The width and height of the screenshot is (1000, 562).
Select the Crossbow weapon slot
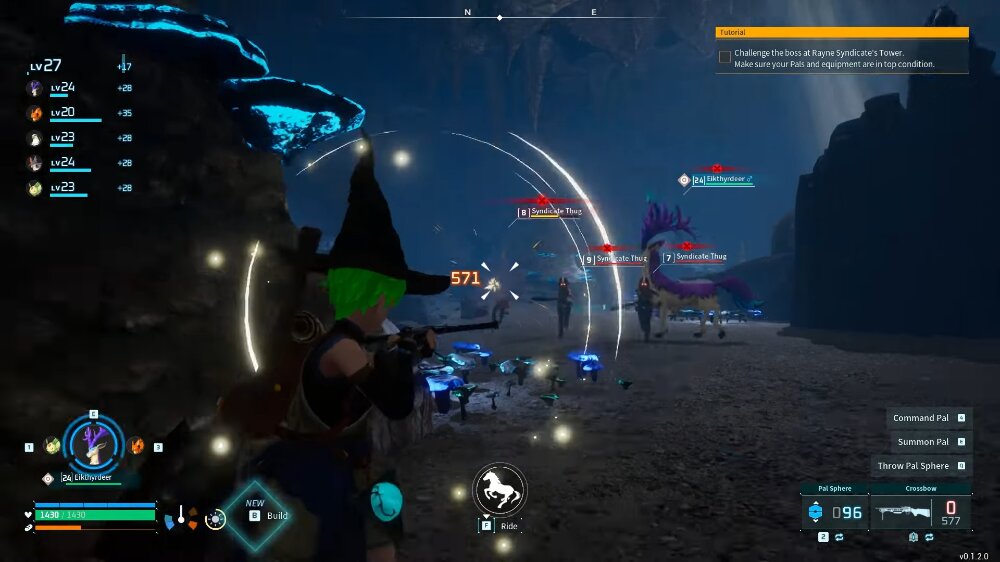coord(920,512)
